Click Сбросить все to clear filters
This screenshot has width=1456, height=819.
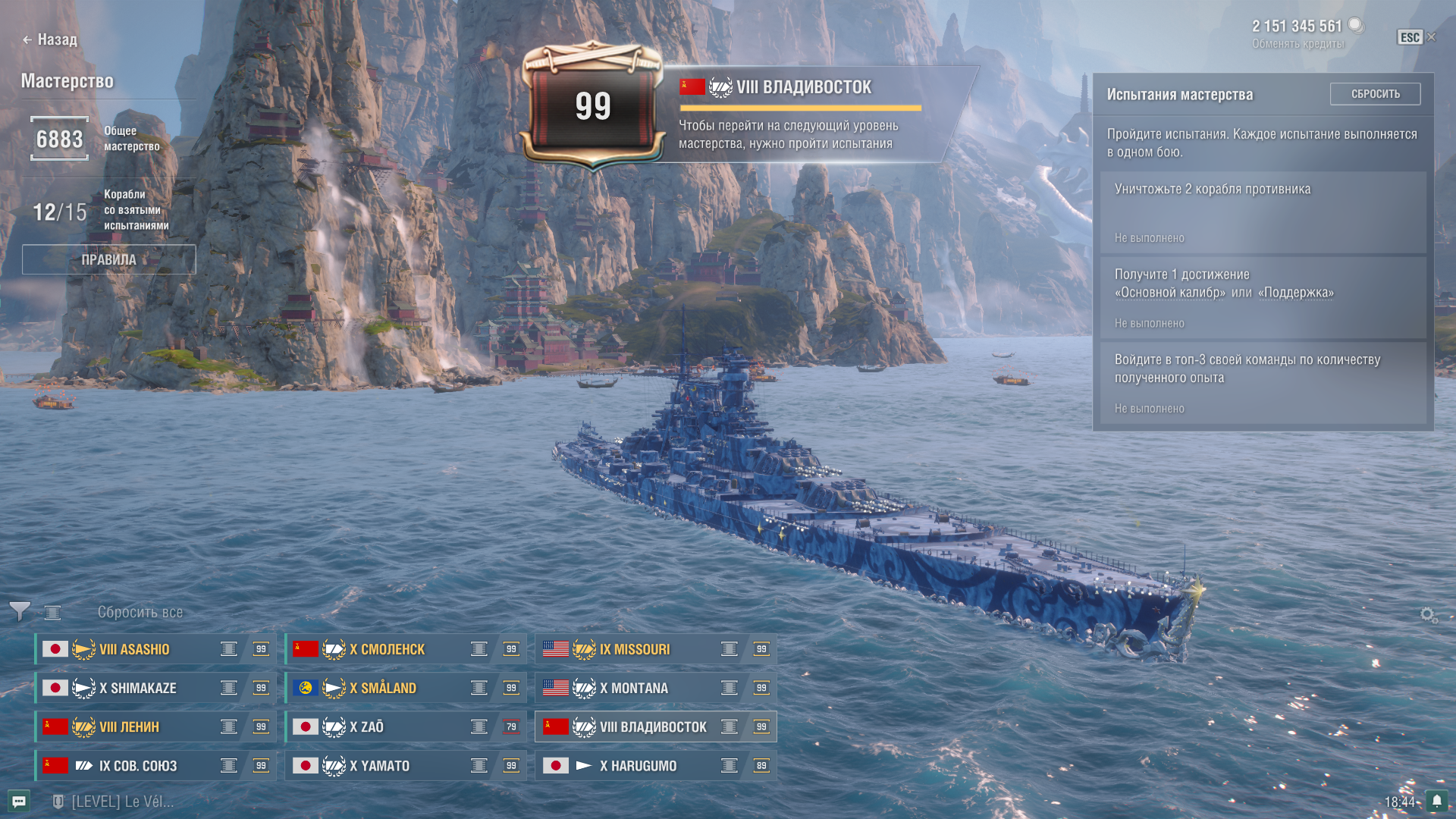[140, 612]
